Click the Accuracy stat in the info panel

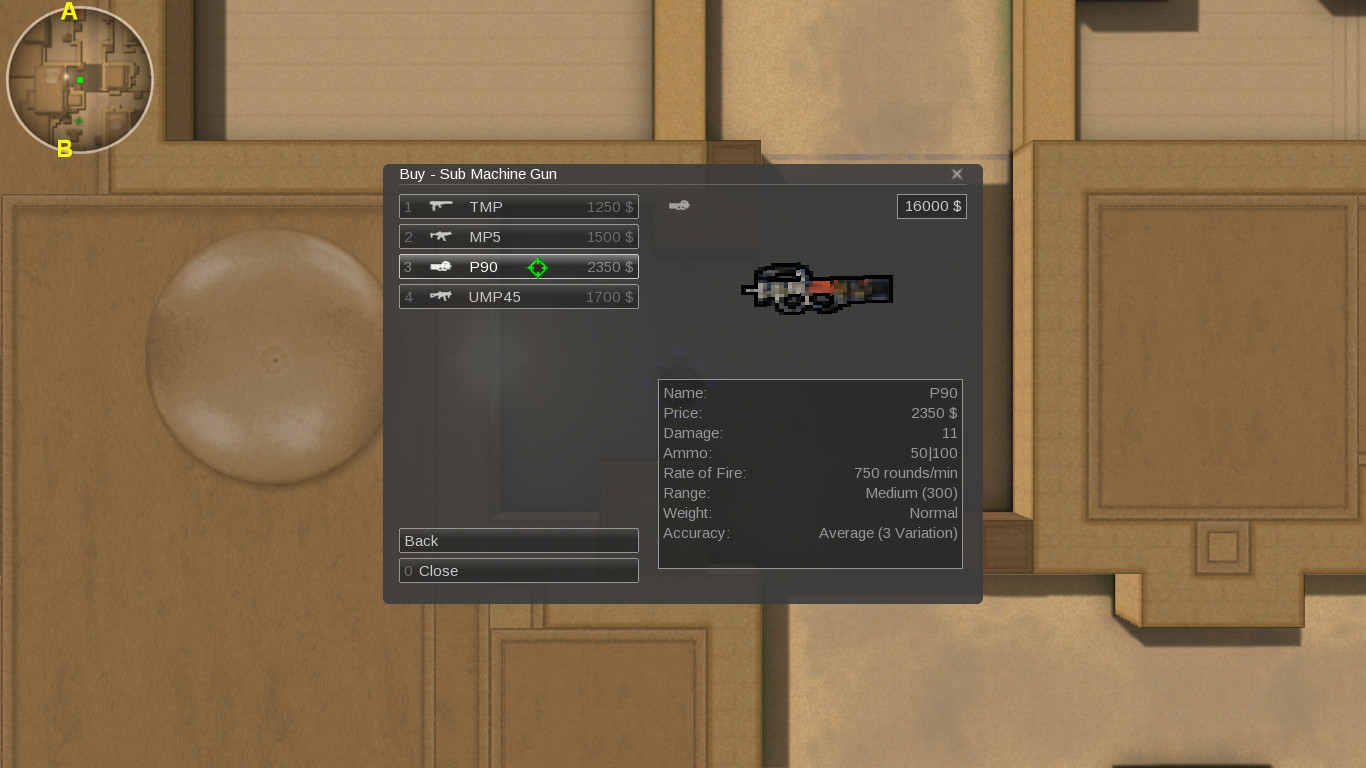click(x=810, y=532)
